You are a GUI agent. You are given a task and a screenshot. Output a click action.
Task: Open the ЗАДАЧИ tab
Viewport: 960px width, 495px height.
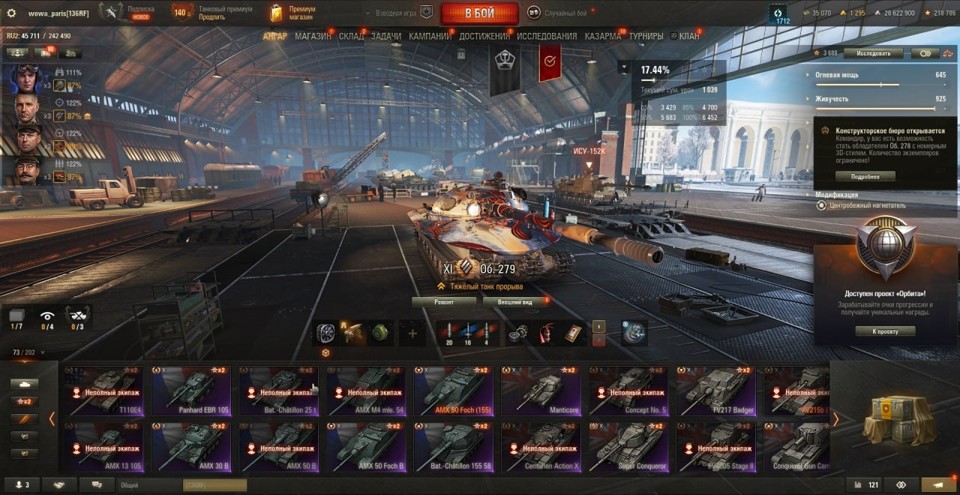(x=385, y=36)
